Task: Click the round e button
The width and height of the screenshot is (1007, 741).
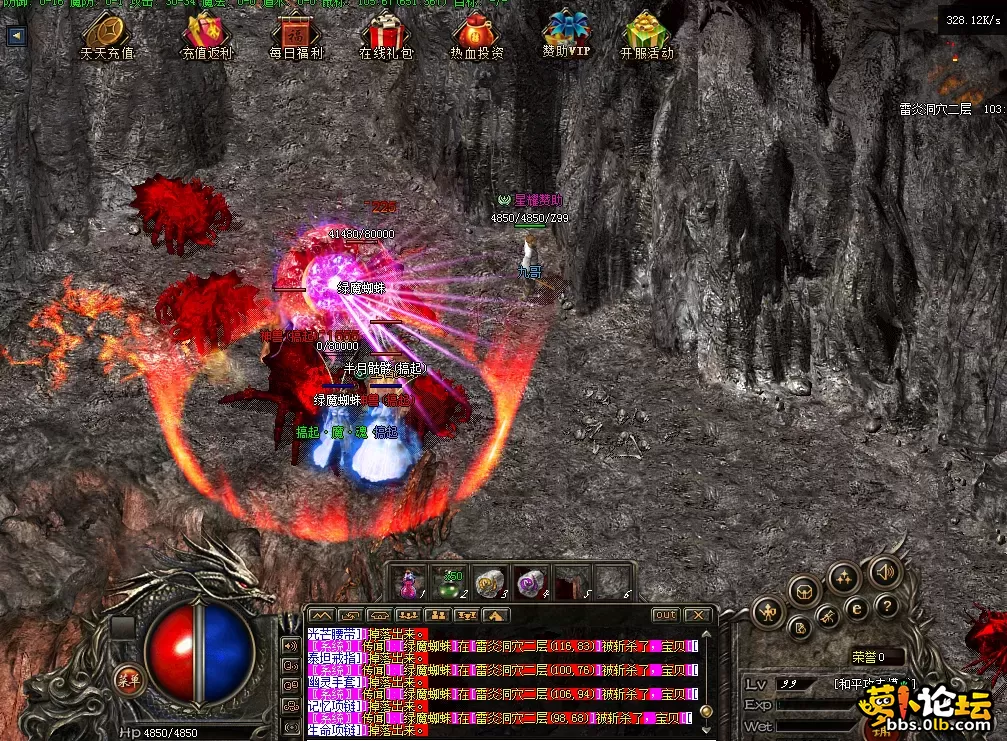Action: pyautogui.click(x=856, y=607)
